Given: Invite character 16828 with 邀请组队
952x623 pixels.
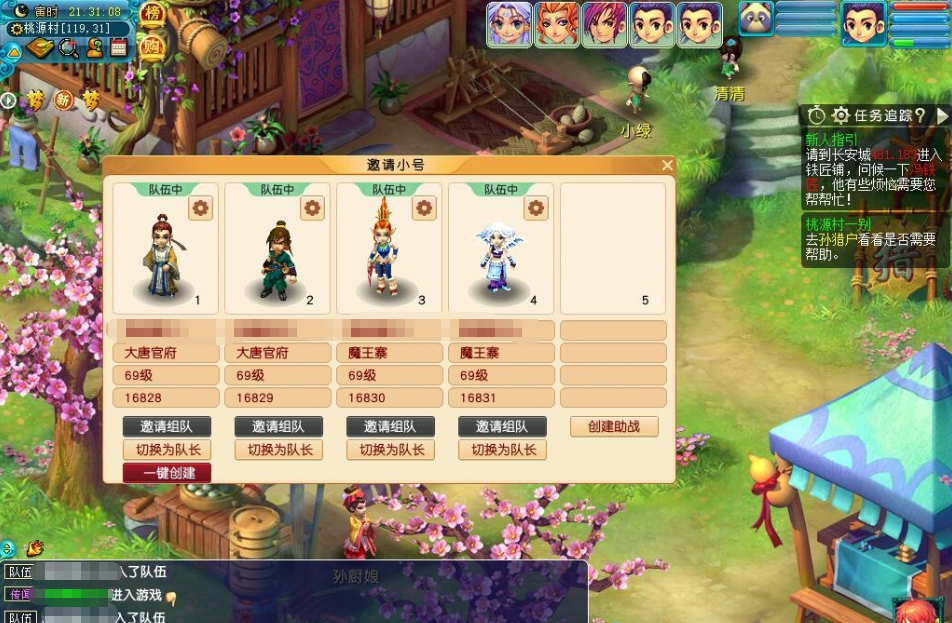Looking at the screenshot, I should click(x=167, y=426).
